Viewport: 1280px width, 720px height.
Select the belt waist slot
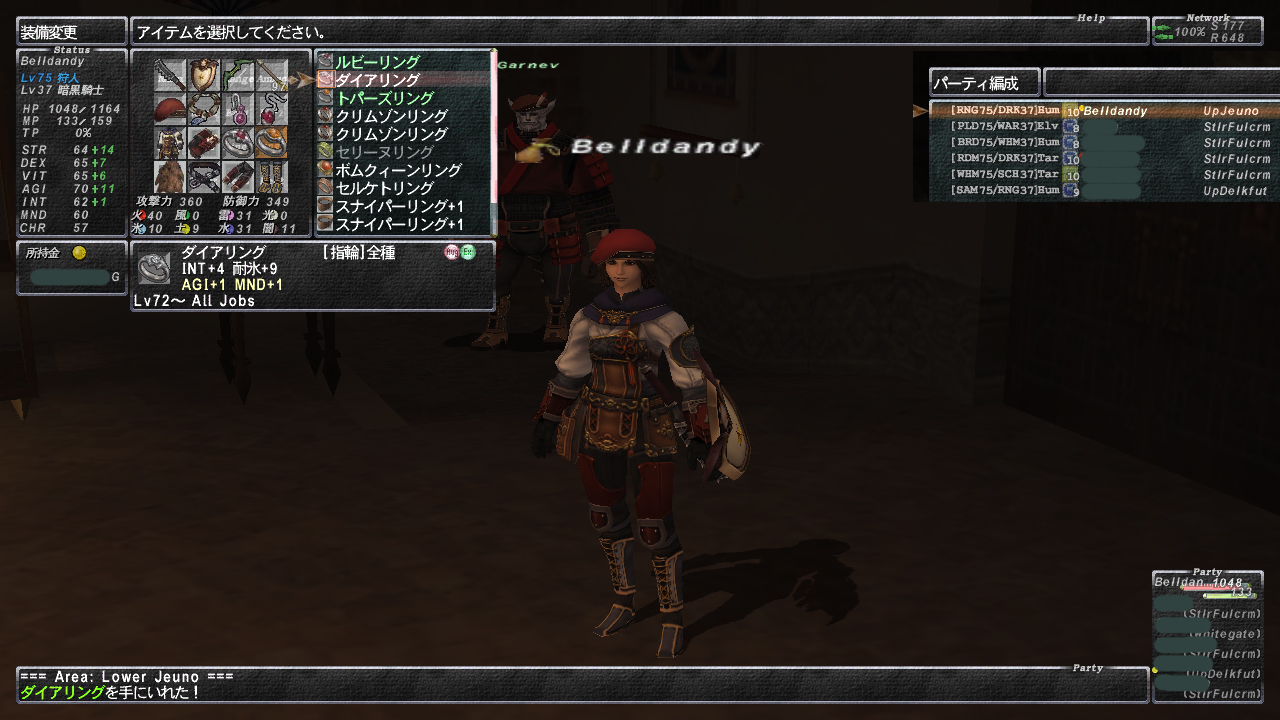204,176
